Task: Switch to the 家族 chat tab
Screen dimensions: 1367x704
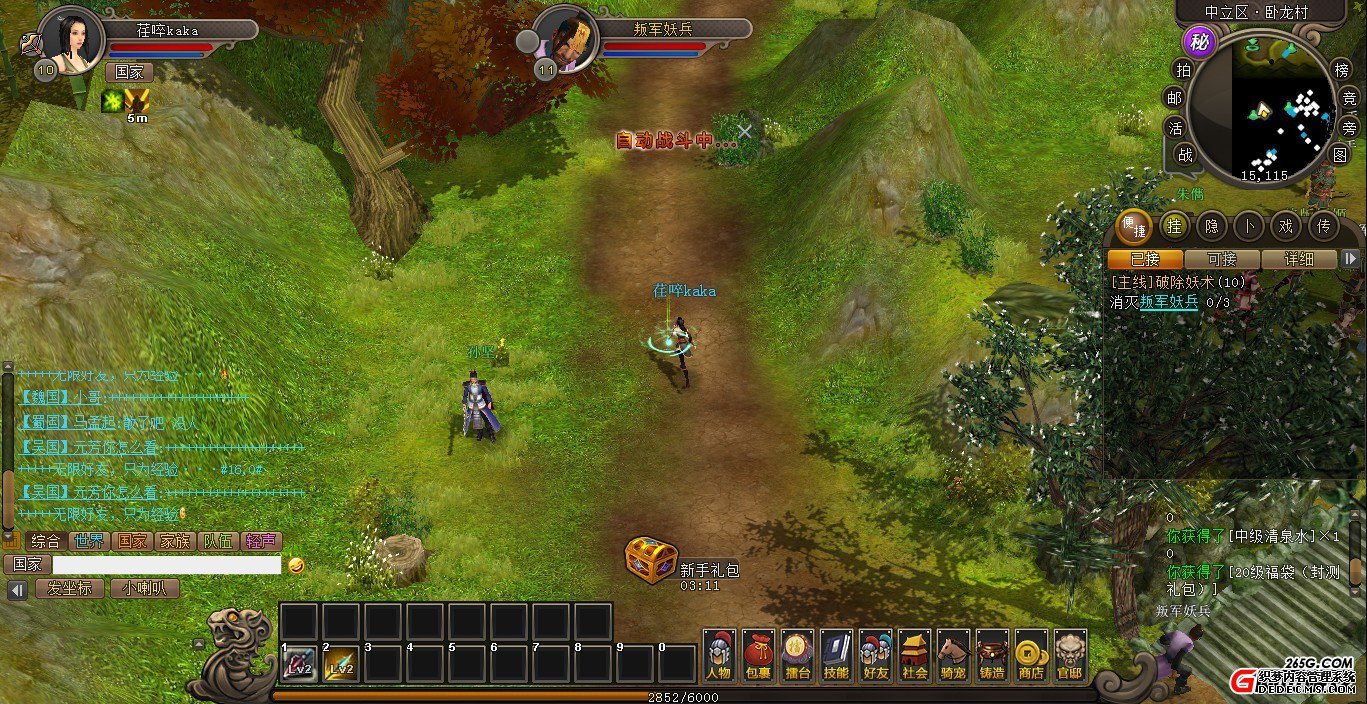Action: pos(176,541)
